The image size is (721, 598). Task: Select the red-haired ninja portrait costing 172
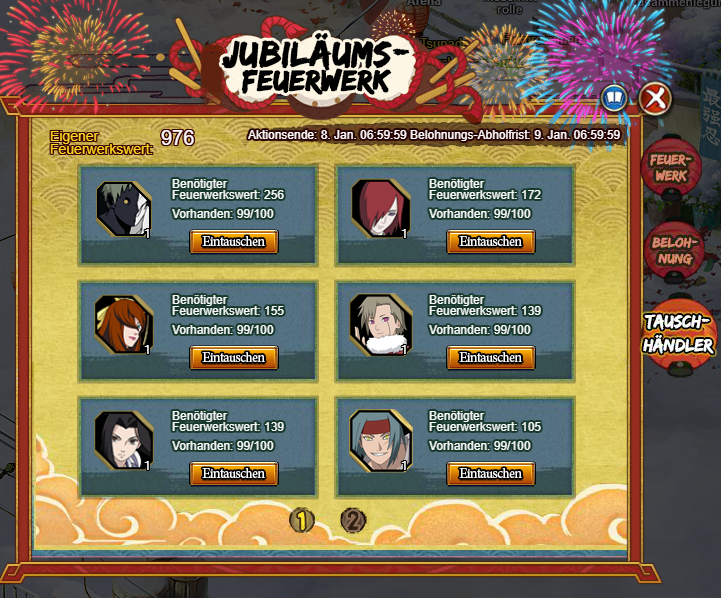coord(381,208)
